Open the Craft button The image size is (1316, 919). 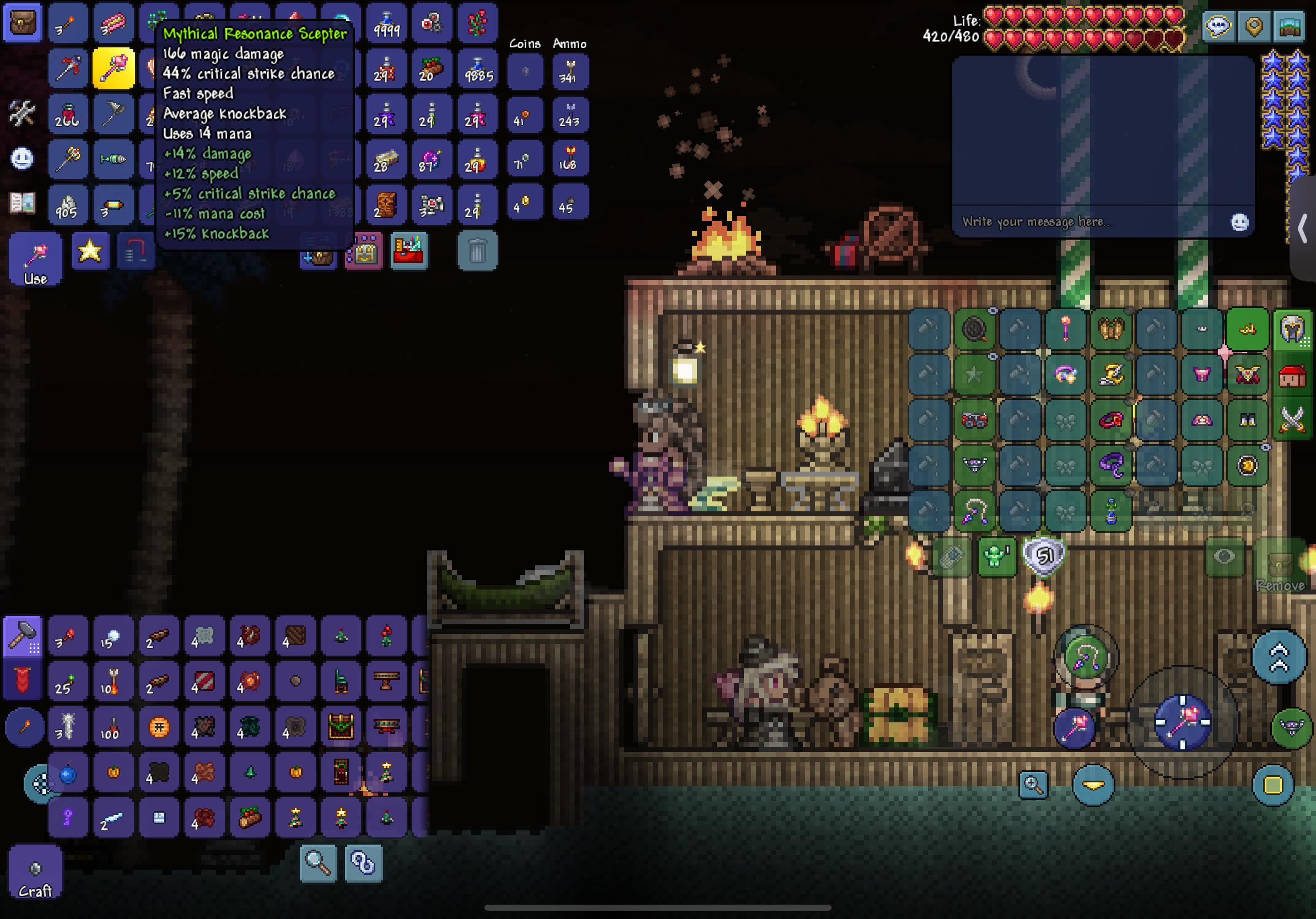click(35, 873)
